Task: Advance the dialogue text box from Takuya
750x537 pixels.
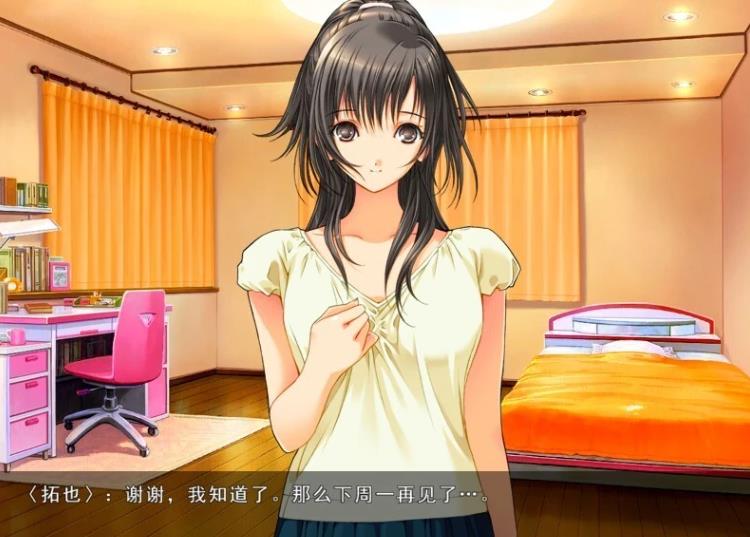Action: [x=375, y=497]
